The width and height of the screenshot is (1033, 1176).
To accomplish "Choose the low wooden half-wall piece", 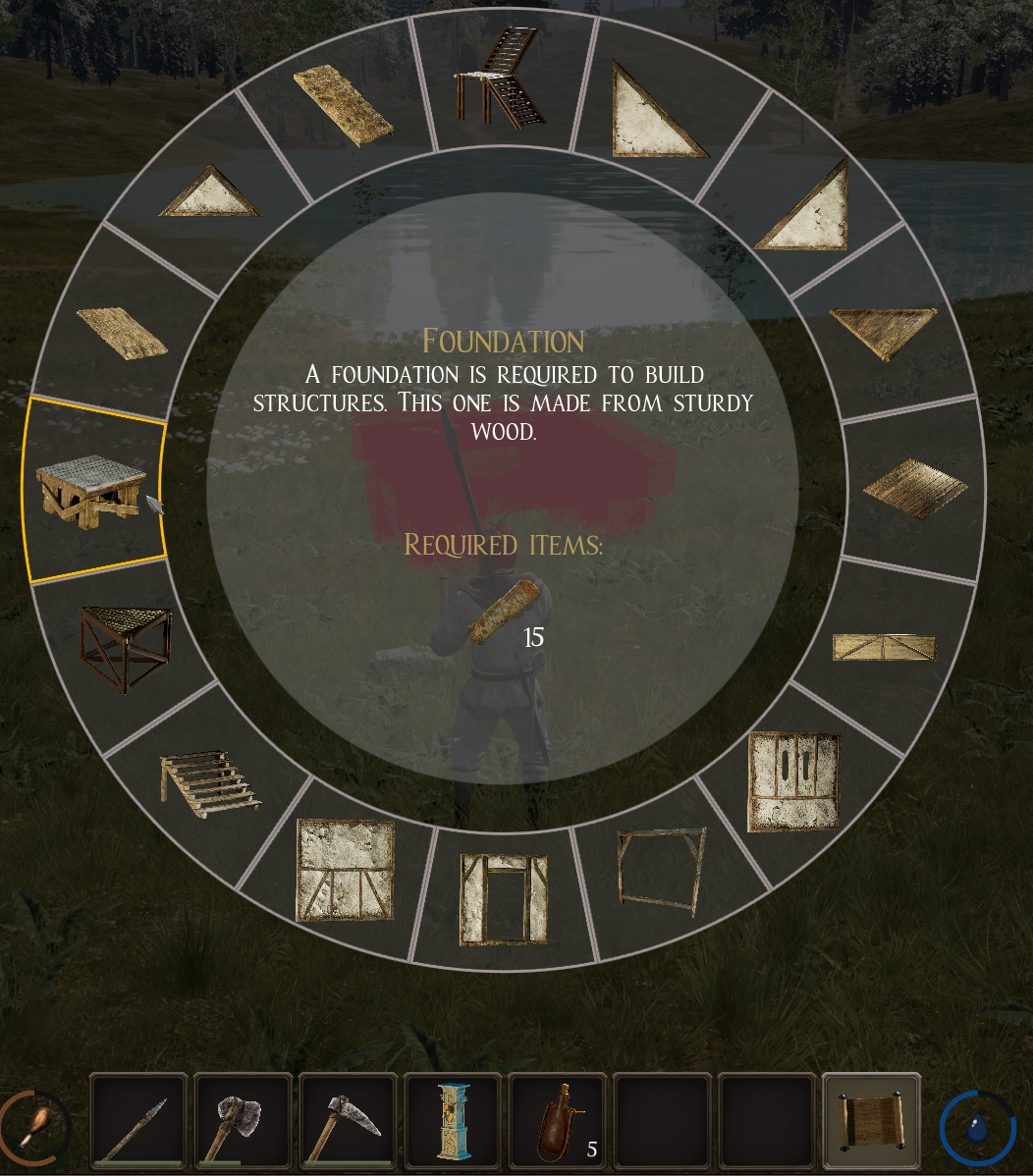I will pos(884,647).
